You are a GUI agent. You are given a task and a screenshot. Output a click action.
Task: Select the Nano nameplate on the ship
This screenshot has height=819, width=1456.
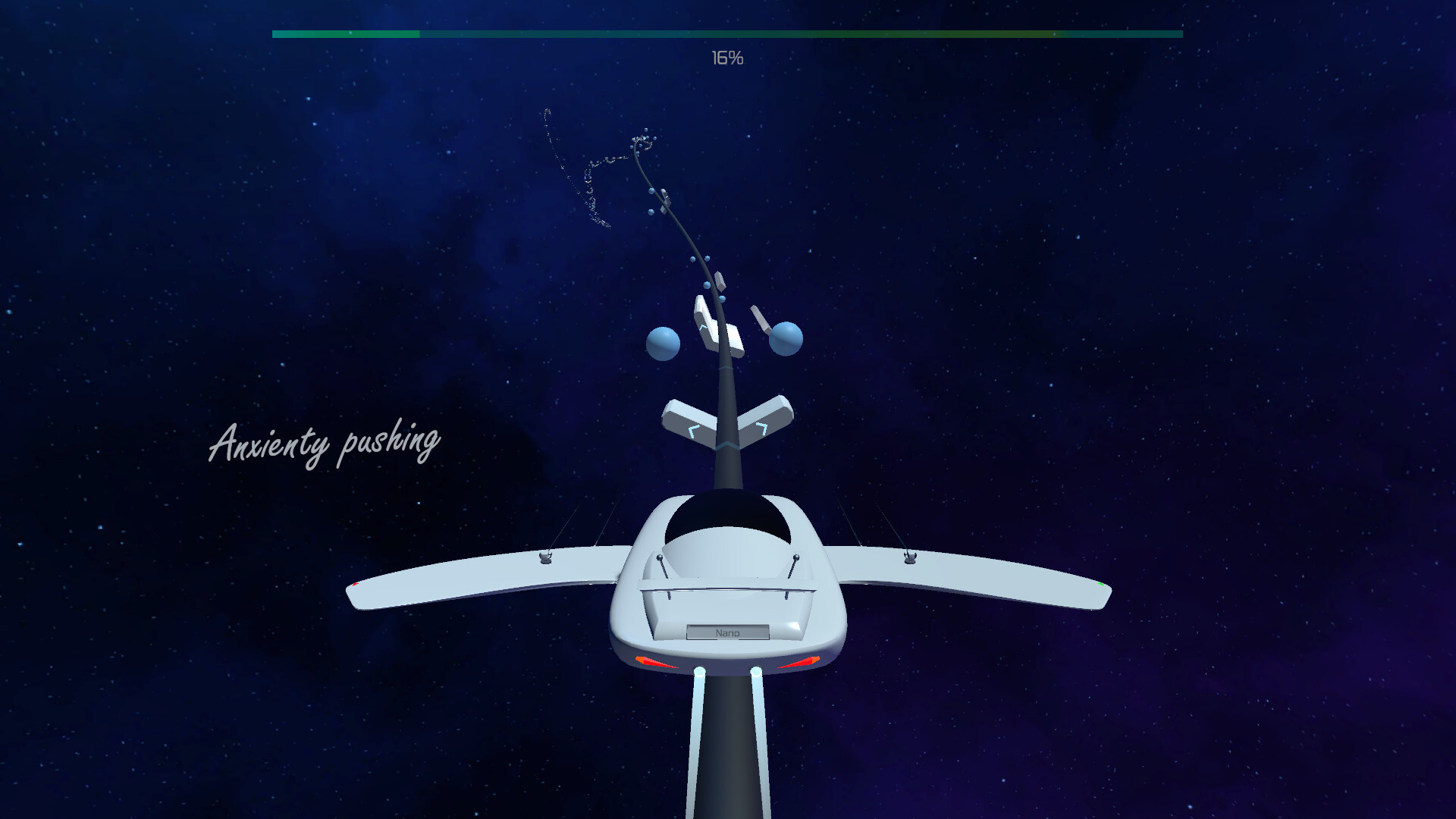[728, 633]
